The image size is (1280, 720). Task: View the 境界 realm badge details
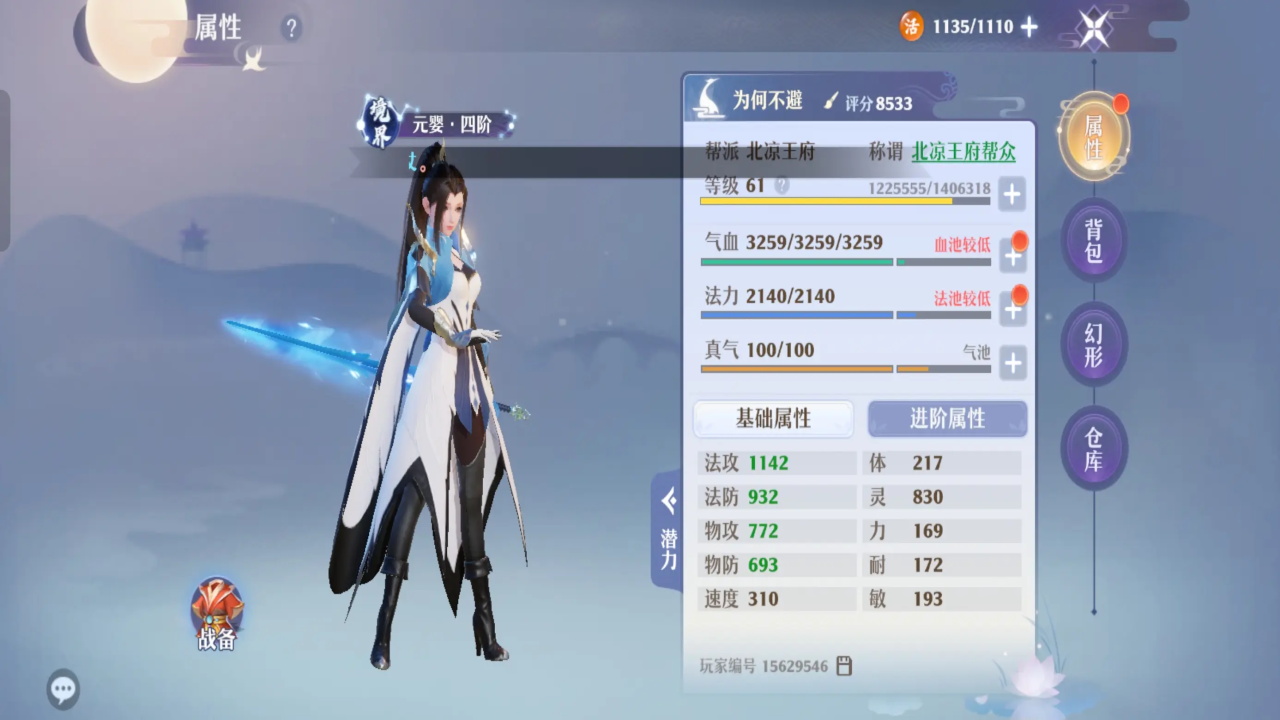[x=380, y=124]
